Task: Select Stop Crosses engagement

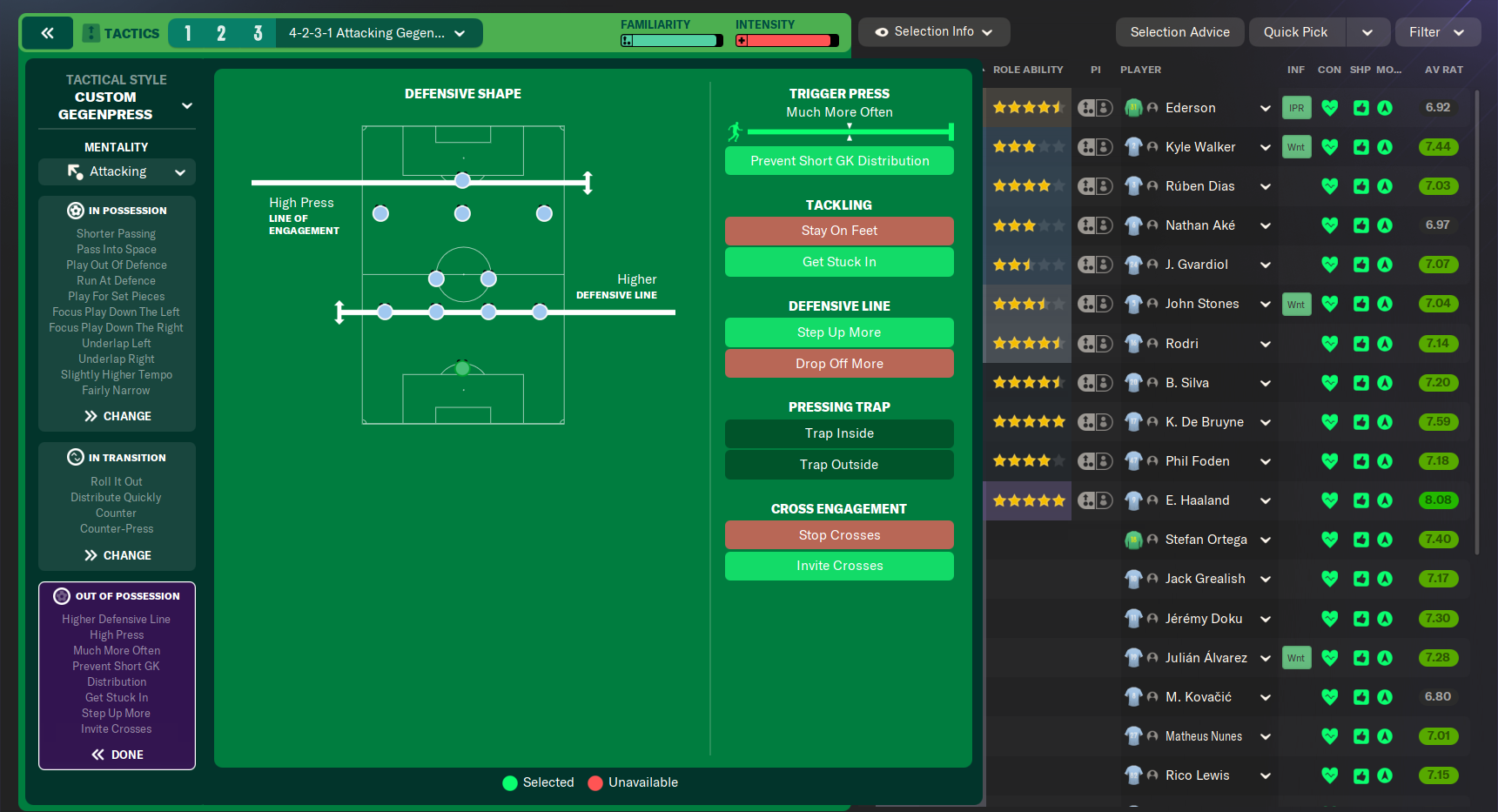Action: pyautogui.click(x=839, y=535)
